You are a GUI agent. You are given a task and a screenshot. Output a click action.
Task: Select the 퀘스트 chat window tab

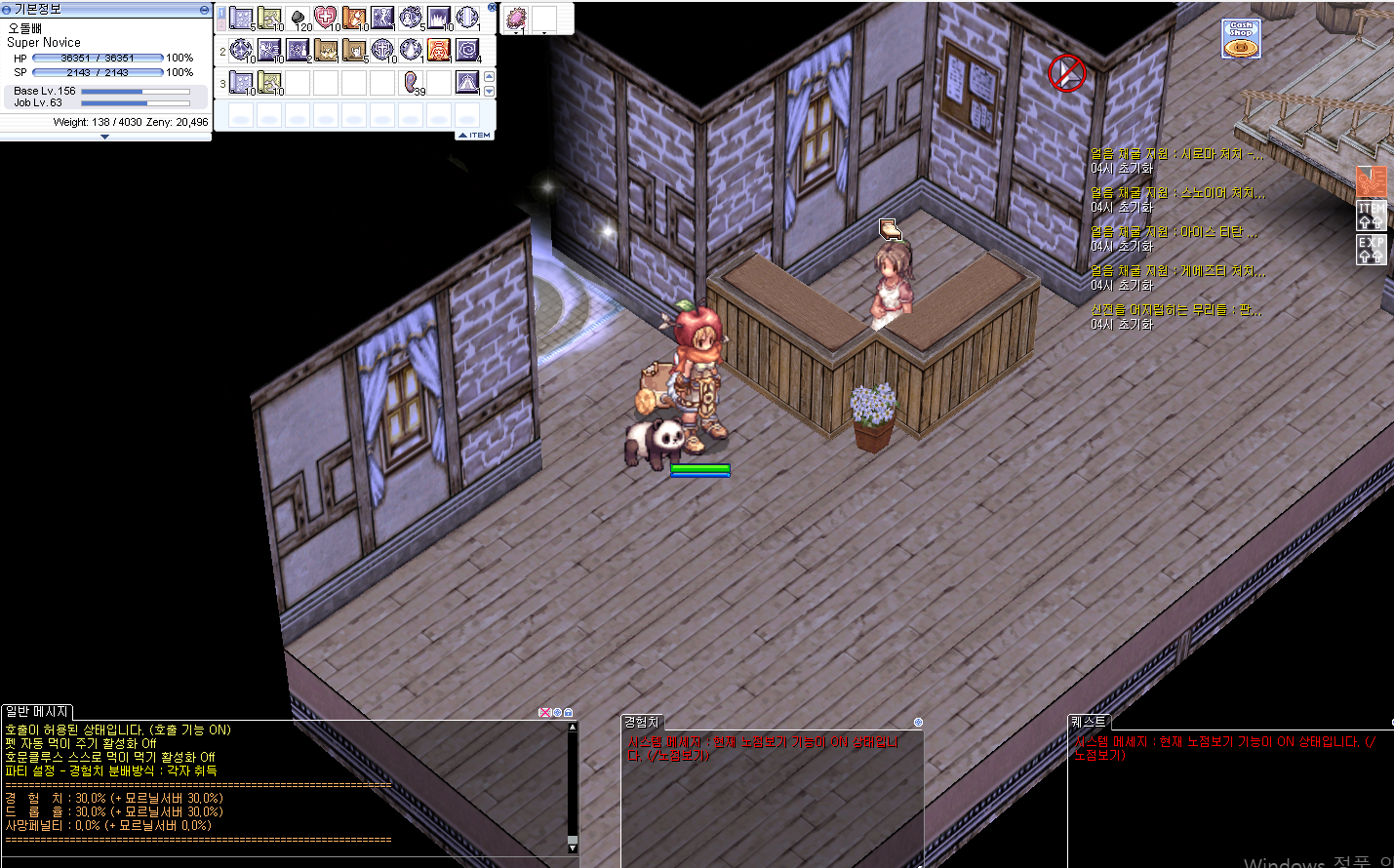coord(1089,722)
